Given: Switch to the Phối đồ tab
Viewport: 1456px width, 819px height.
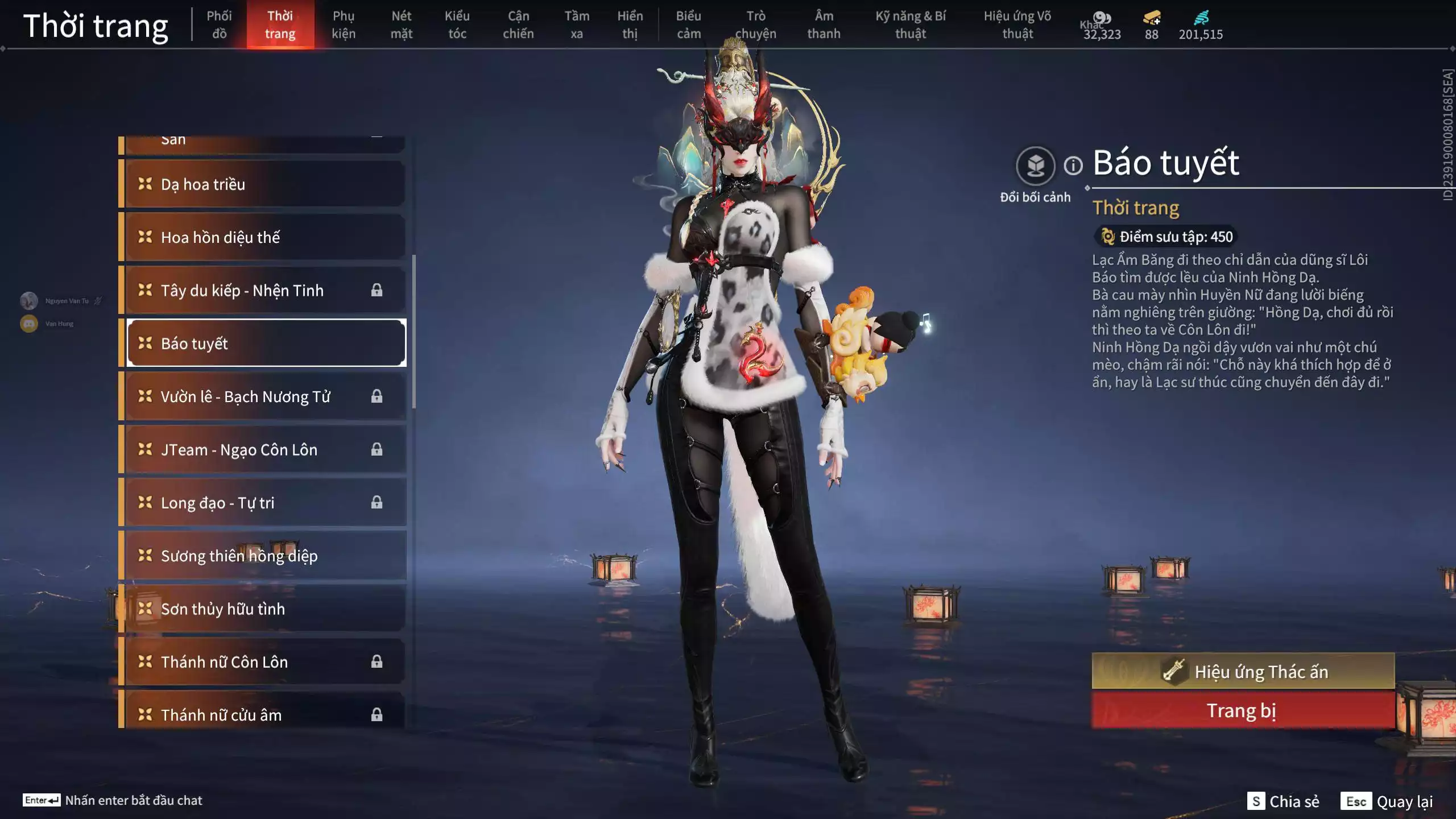Looking at the screenshot, I should pyautogui.click(x=219, y=24).
